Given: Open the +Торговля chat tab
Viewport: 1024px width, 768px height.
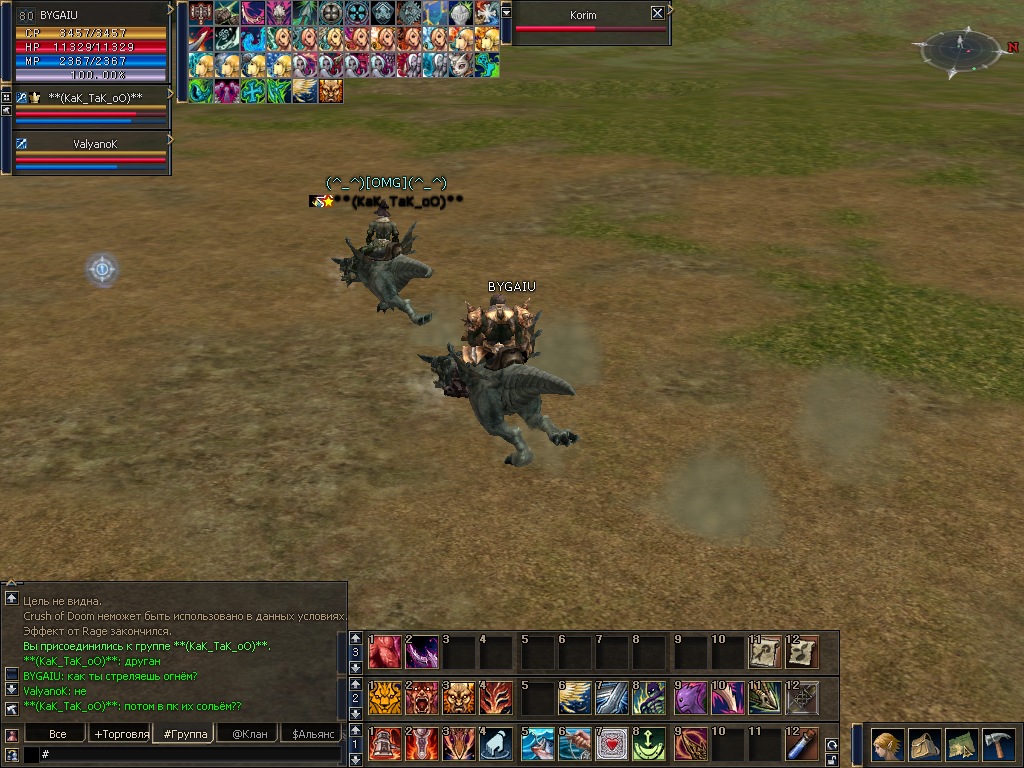Looking at the screenshot, I should 121,734.
